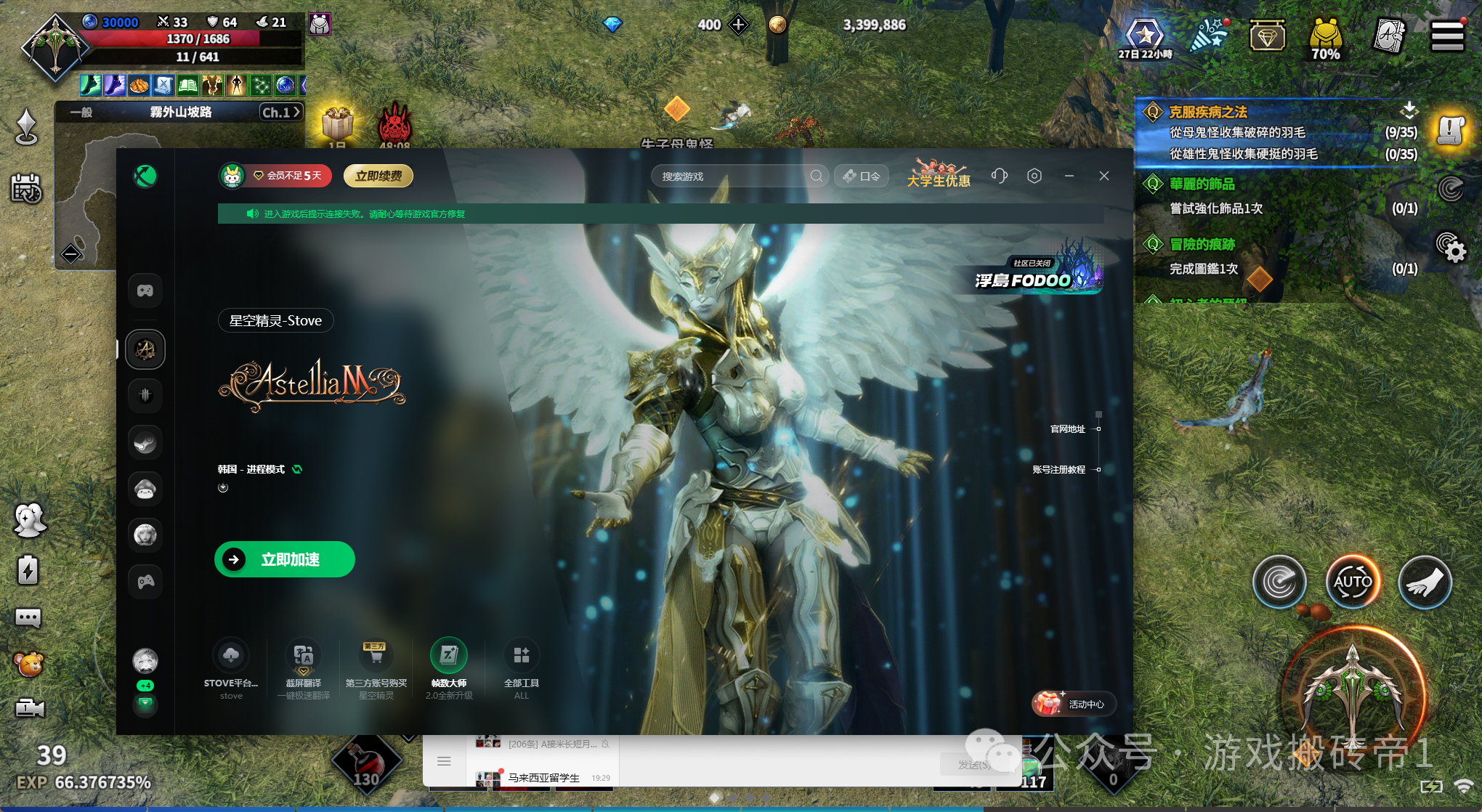
Task: Select the 冒險的痕跡 quest entry
Action: 1202,245
